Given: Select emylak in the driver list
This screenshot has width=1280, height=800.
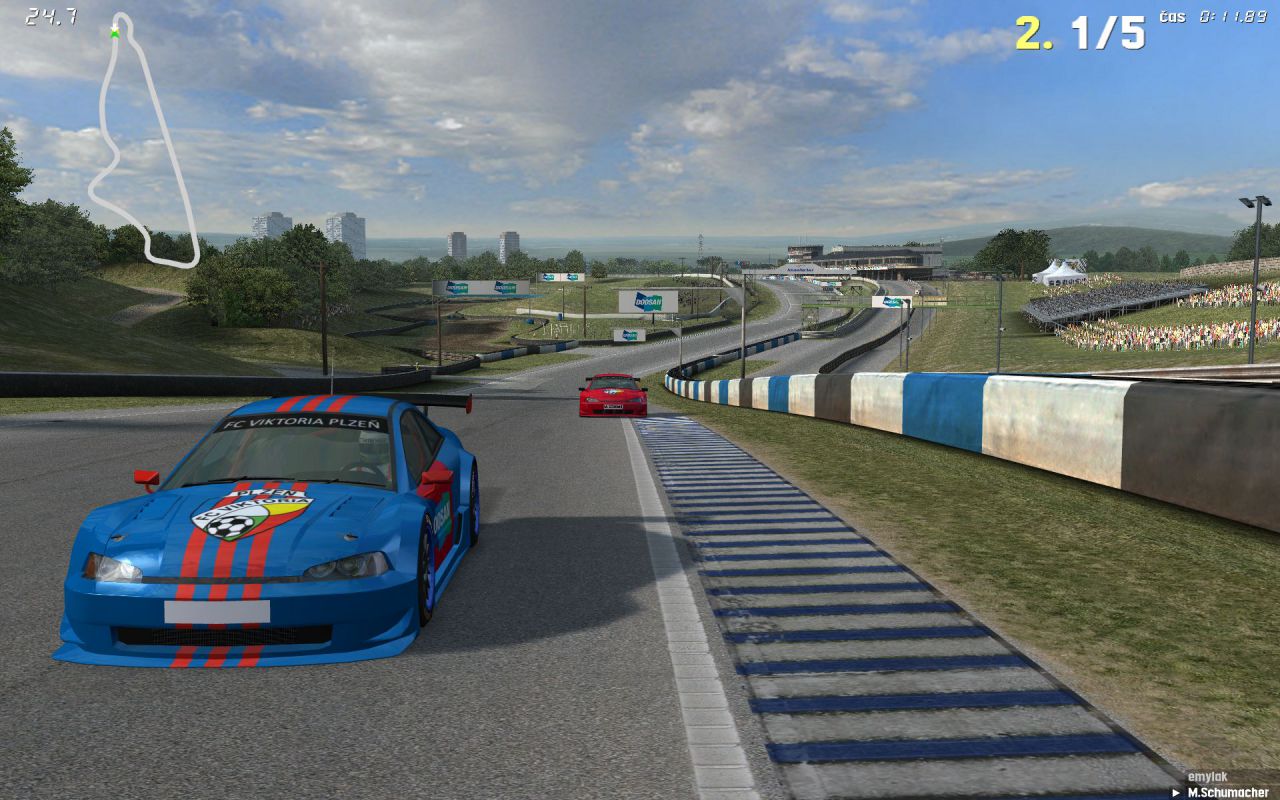Looking at the screenshot, I should [1206, 777].
